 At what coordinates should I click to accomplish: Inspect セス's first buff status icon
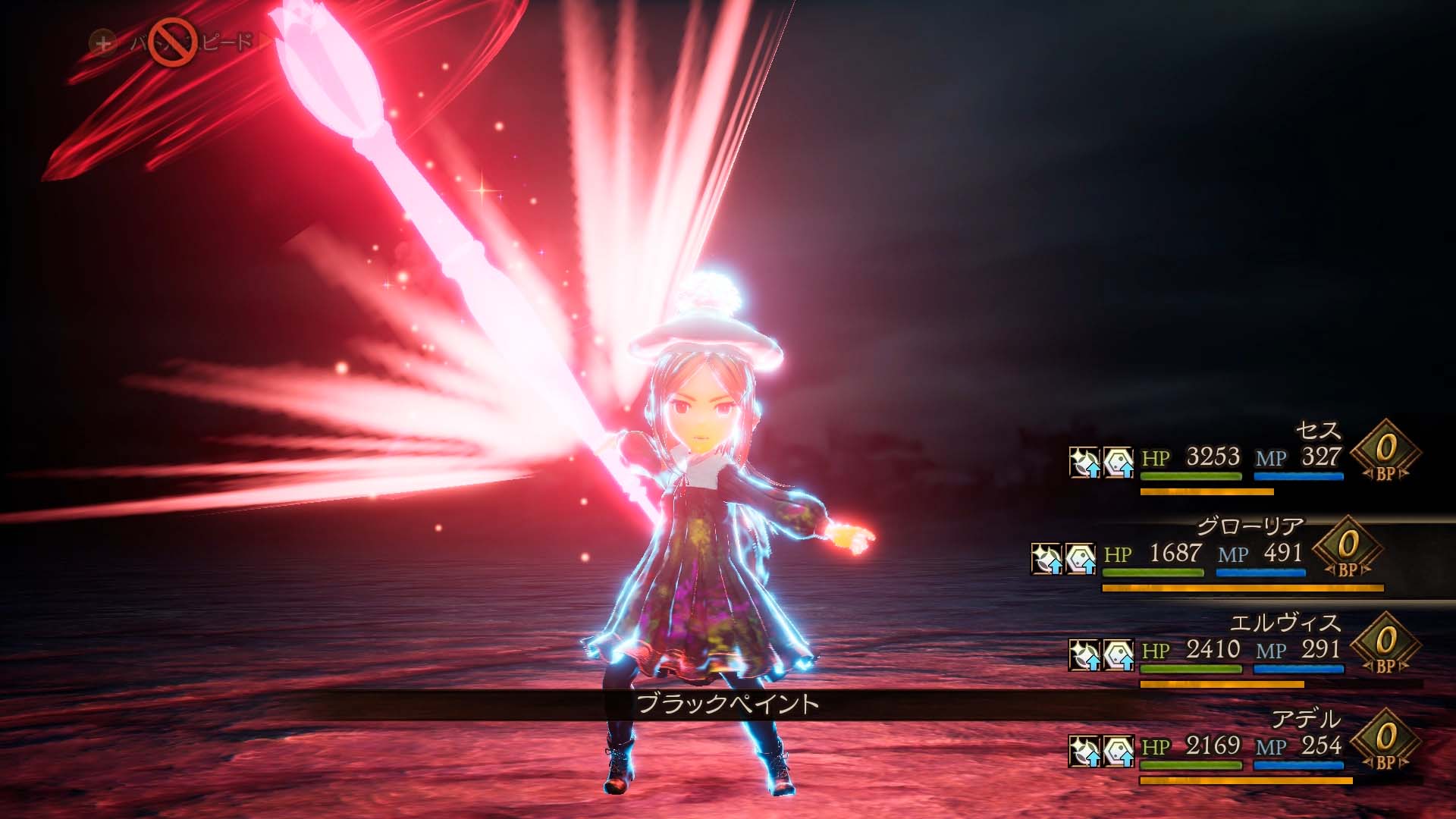1084,462
